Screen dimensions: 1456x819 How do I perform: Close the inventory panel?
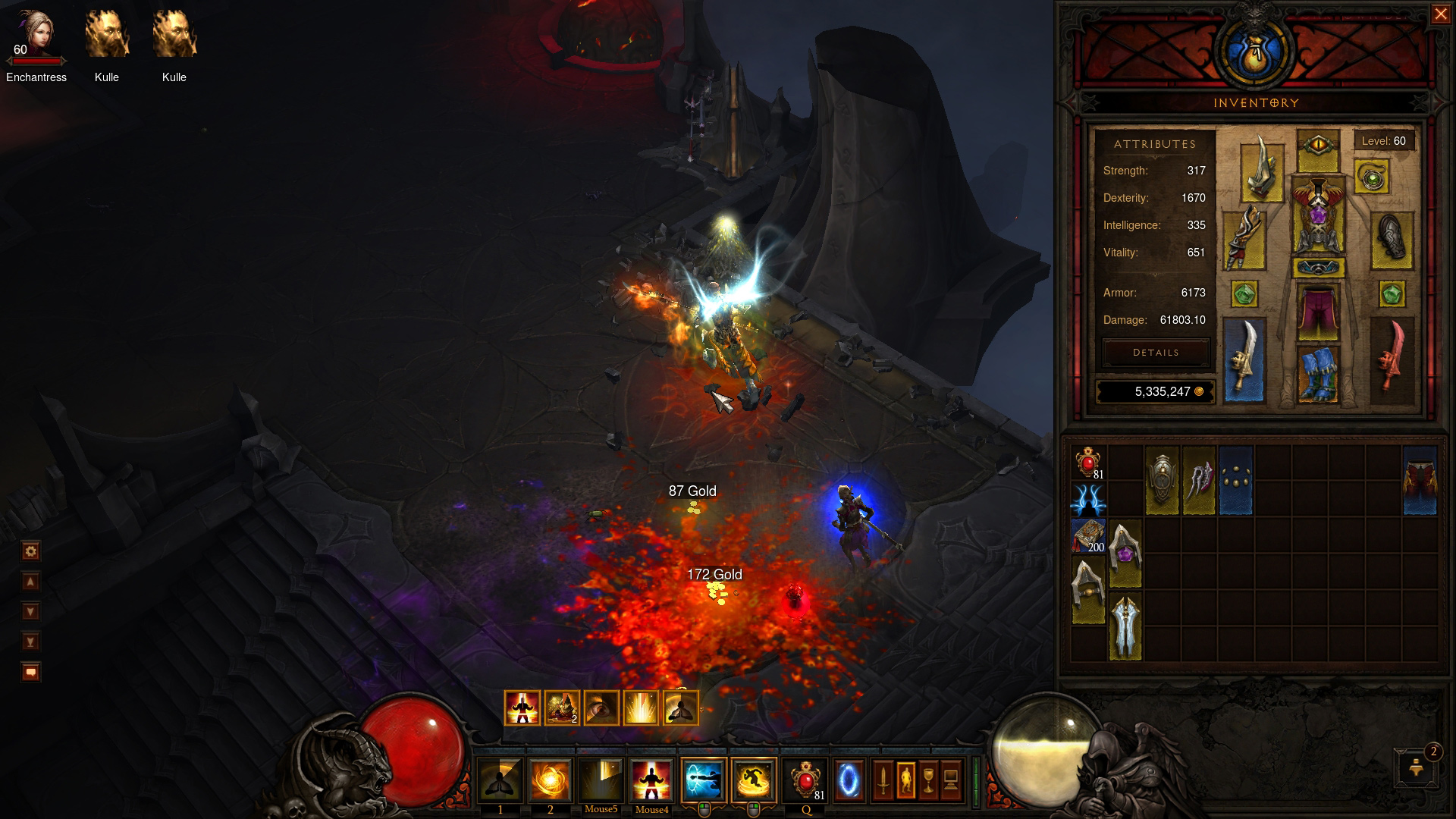(x=1440, y=15)
